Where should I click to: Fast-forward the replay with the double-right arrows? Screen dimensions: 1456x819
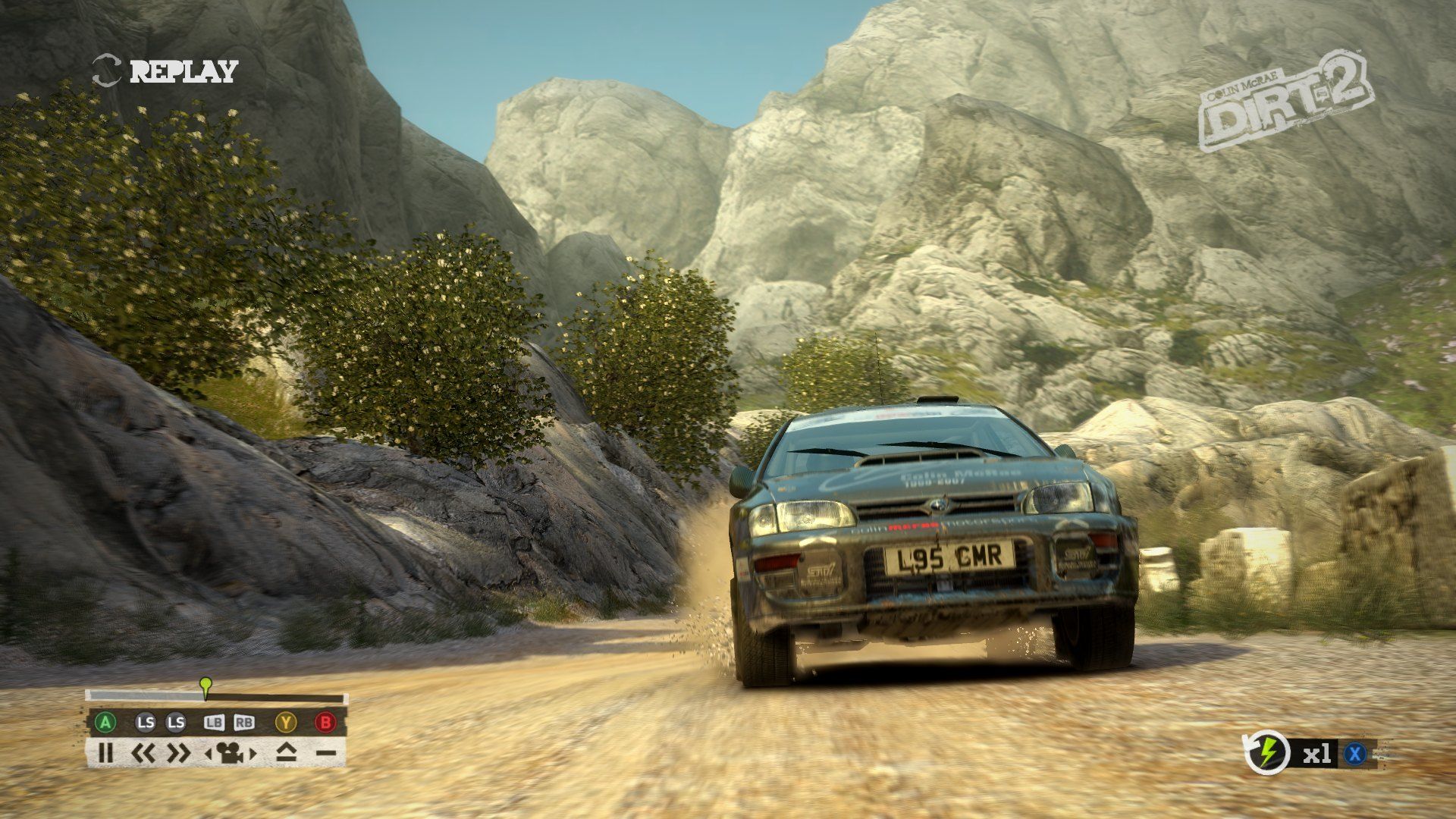178,753
